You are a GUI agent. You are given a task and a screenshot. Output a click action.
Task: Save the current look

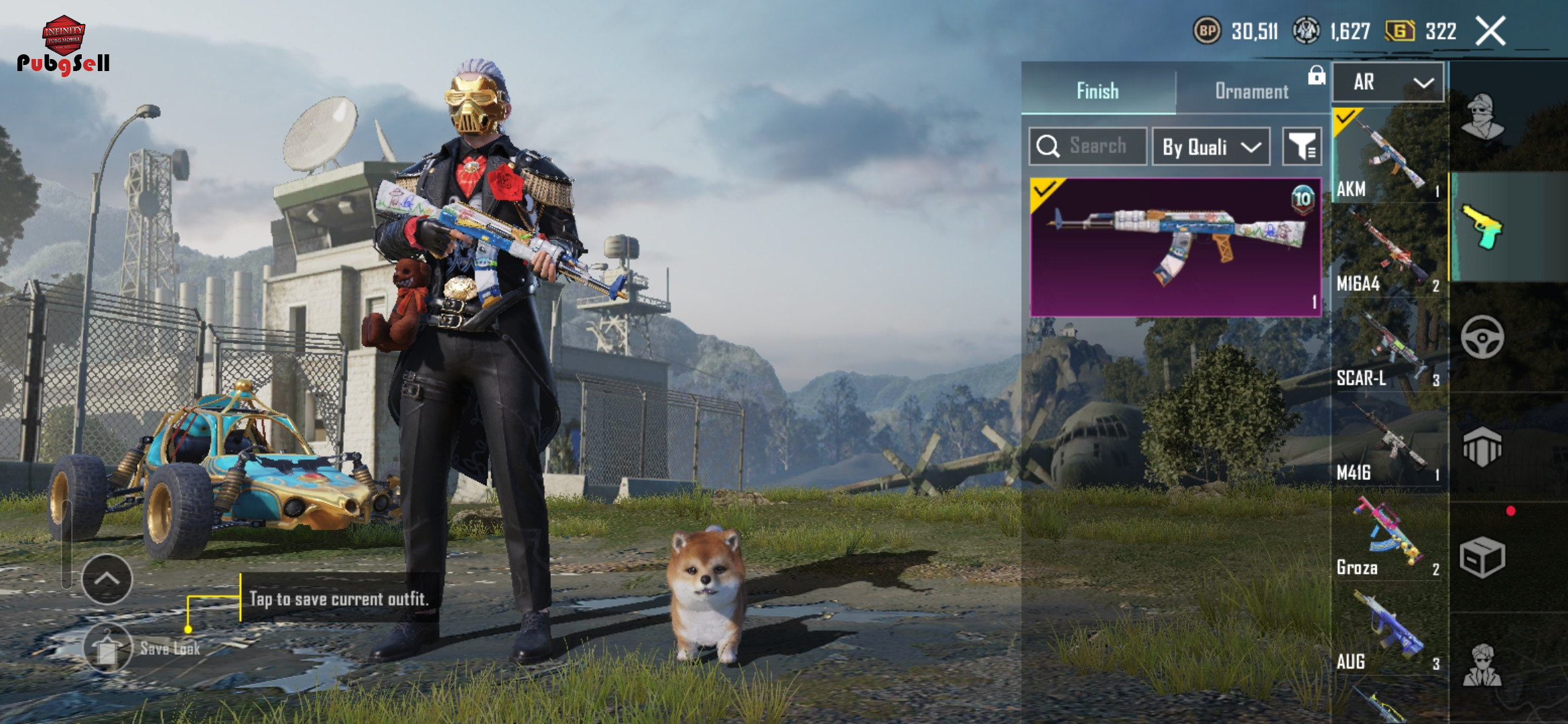[x=108, y=648]
